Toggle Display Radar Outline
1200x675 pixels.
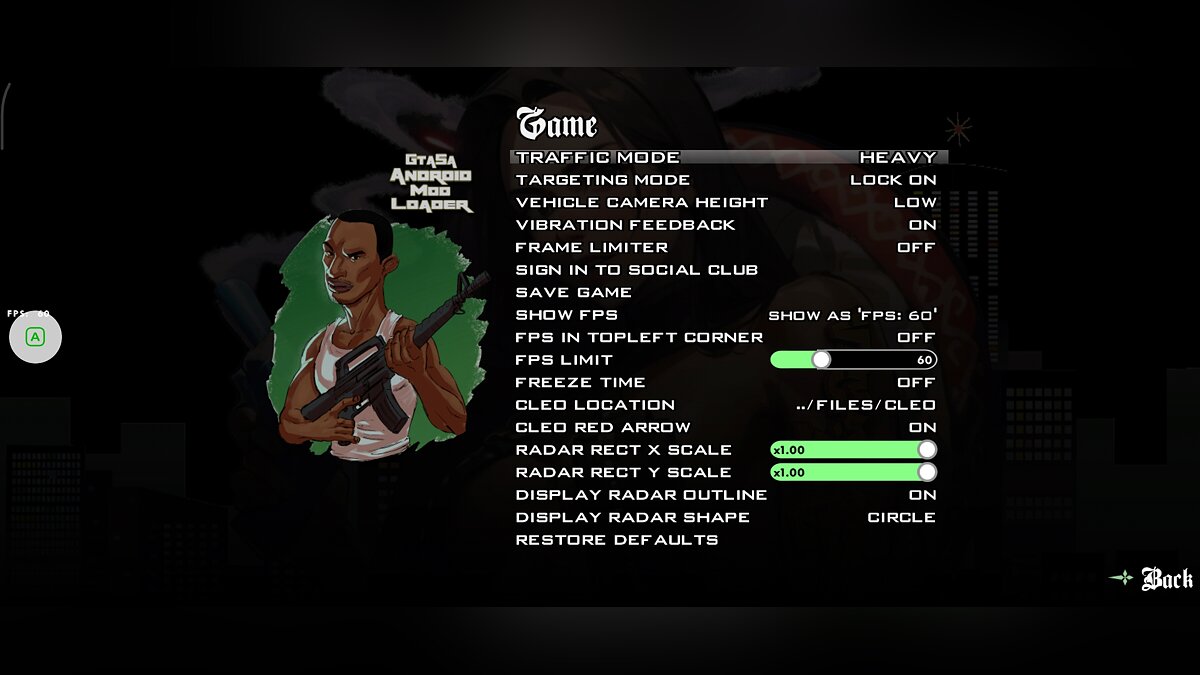pyautogui.click(x=727, y=495)
